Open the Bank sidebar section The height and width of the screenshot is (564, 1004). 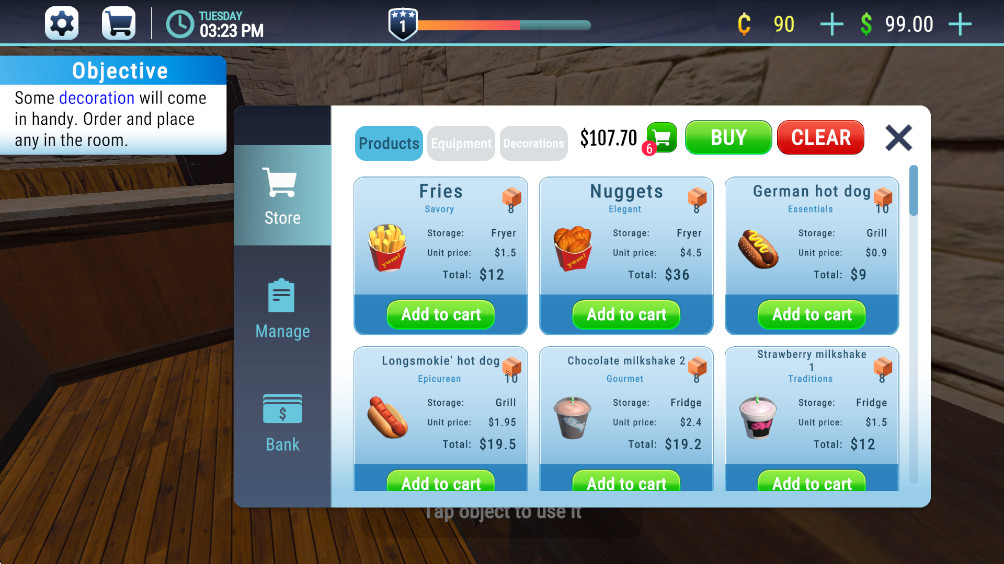pos(282,422)
